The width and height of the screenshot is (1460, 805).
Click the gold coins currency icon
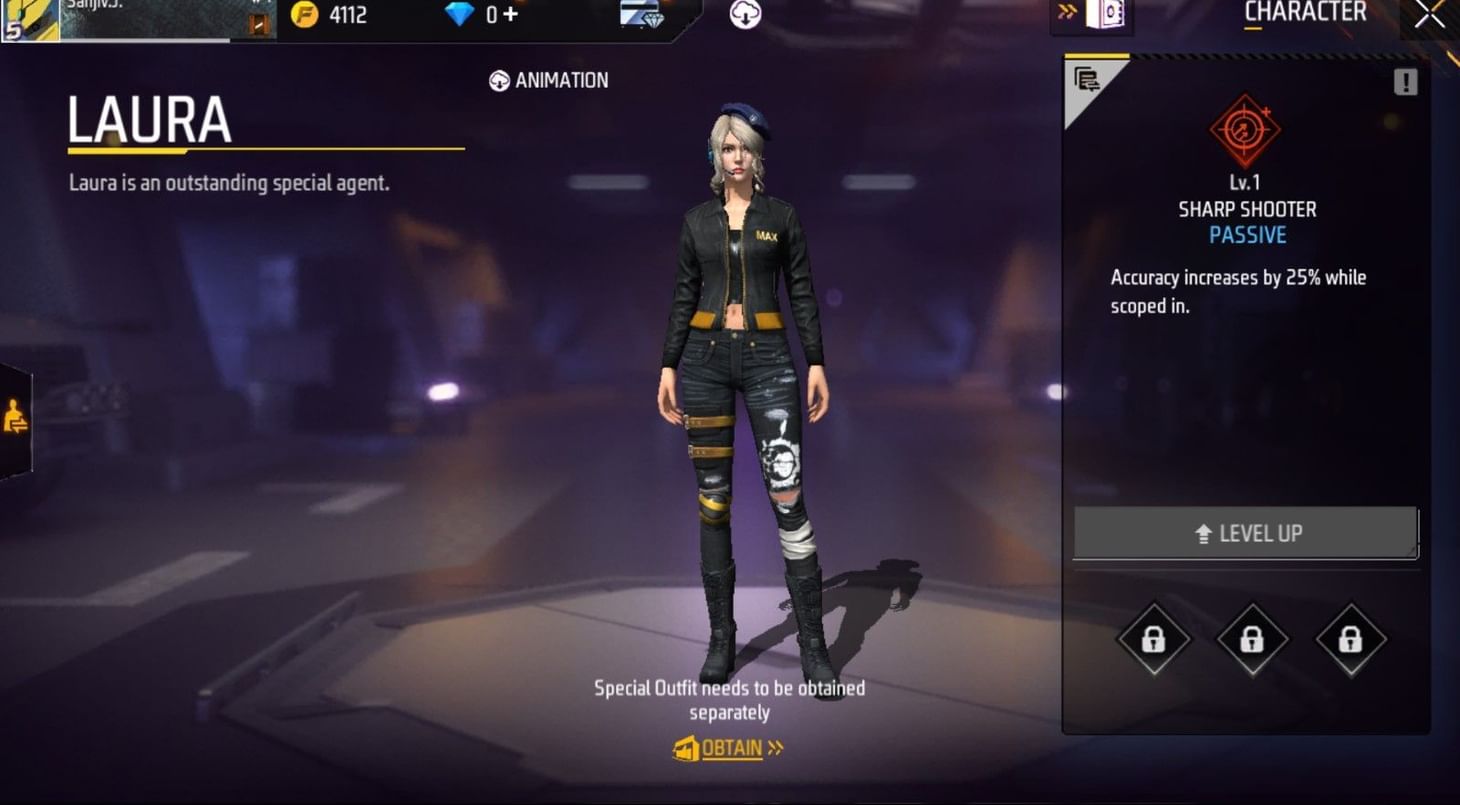[x=305, y=14]
